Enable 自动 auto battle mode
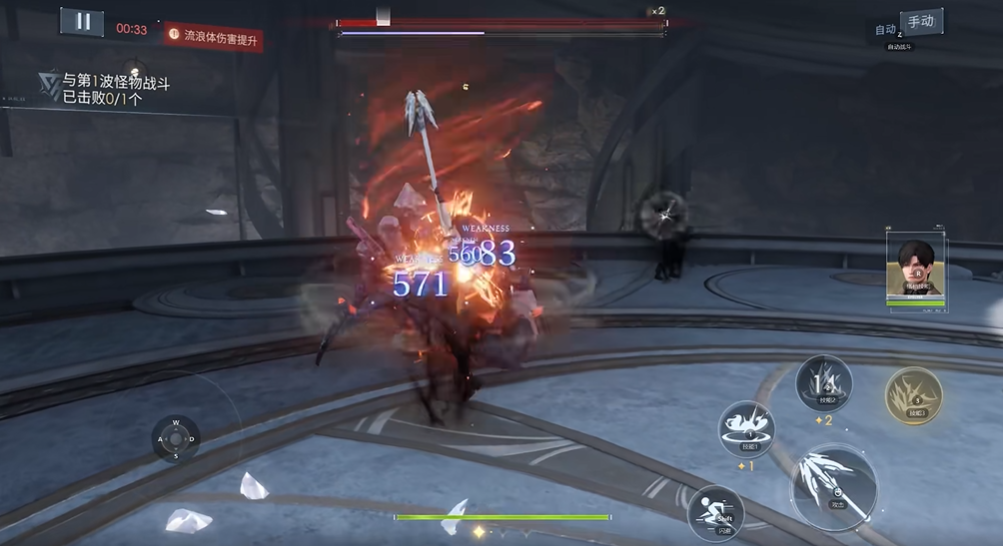 (885, 30)
